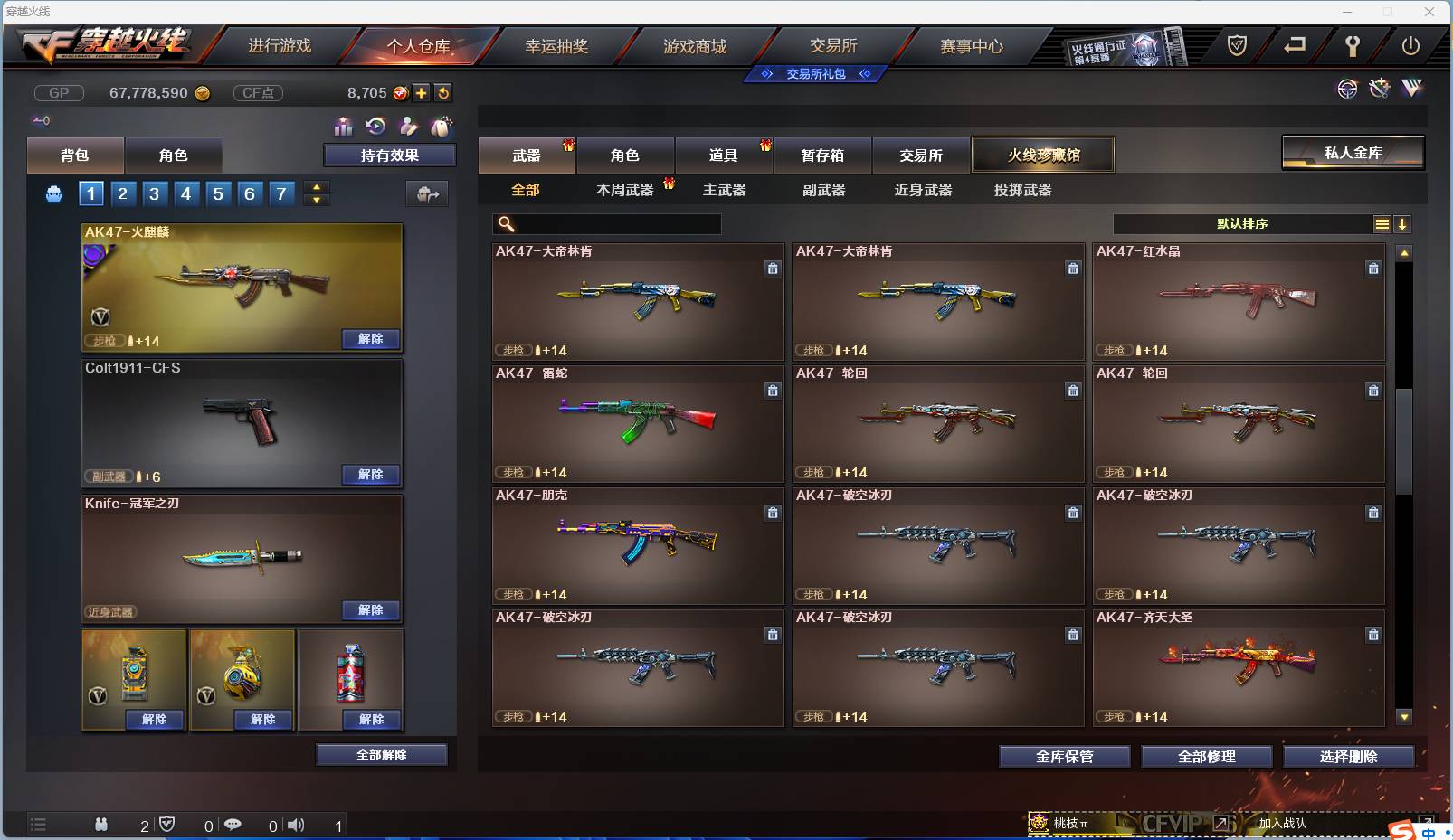Toggle sort direction with the down arrow icon
Screen dimensions: 1453x840
click(x=1403, y=223)
